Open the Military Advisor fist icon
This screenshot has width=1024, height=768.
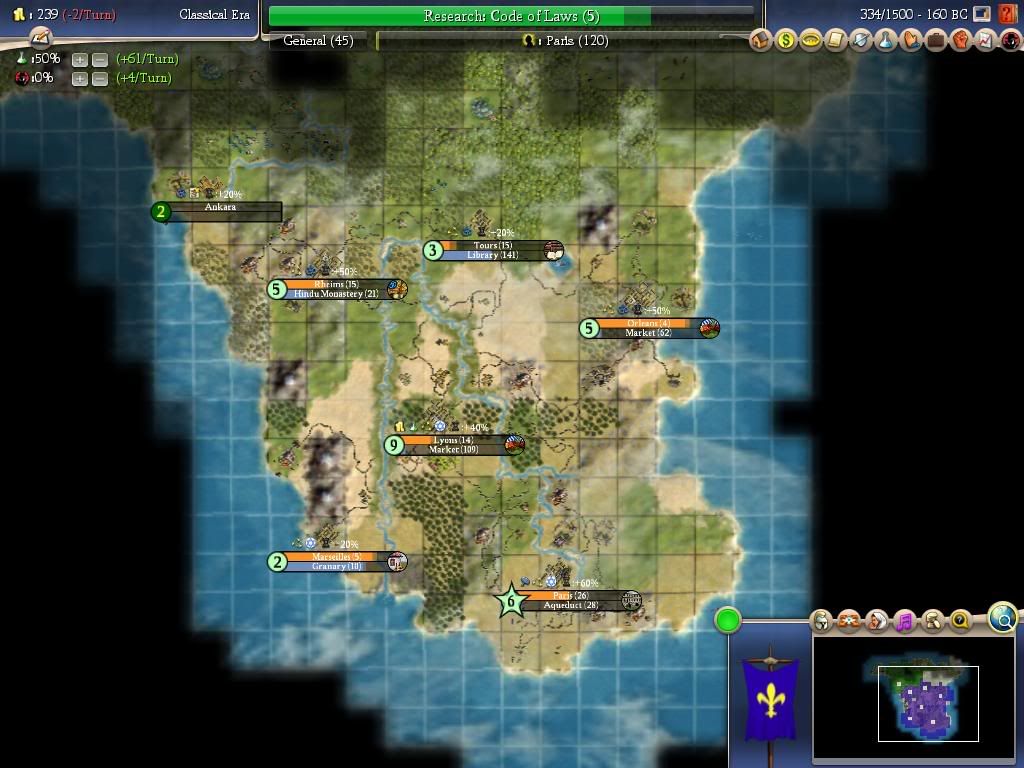[x=960, y=41]
